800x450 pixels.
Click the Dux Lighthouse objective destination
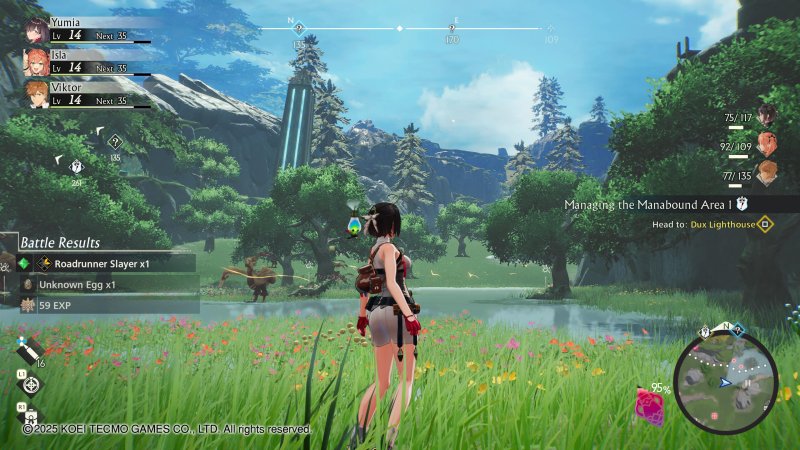(722, 224)
